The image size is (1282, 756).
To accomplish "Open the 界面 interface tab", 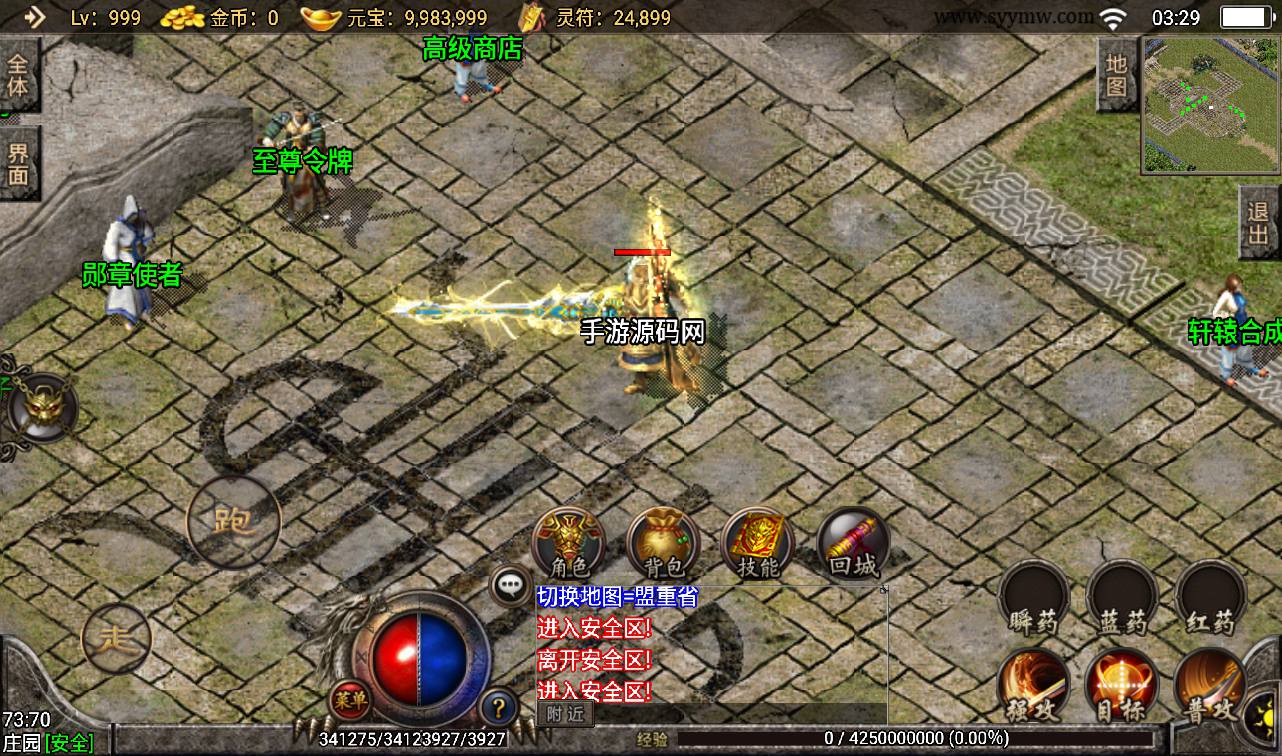I will coord(18,164).
